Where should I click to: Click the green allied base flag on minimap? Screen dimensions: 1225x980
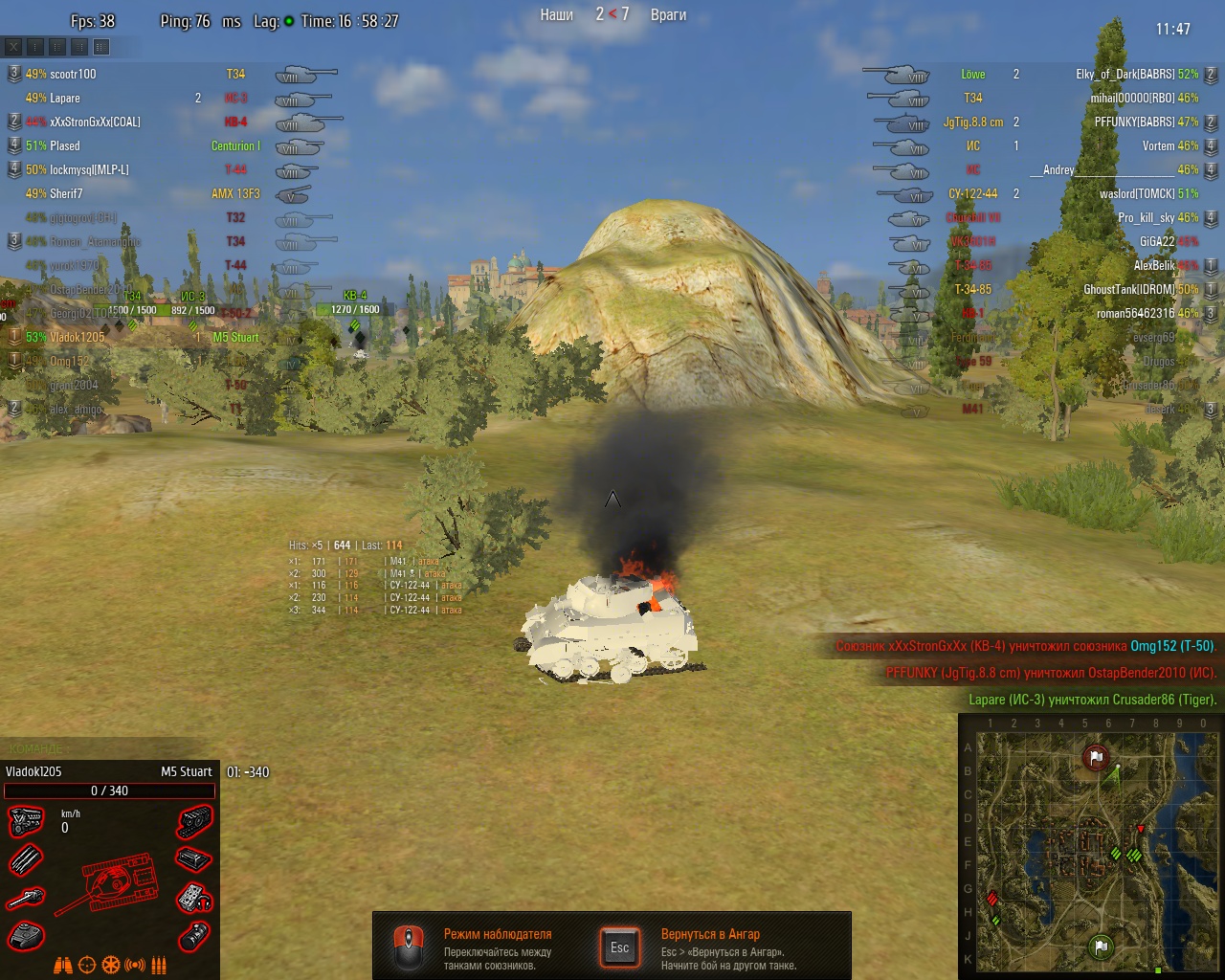(x=1102, y=947)
